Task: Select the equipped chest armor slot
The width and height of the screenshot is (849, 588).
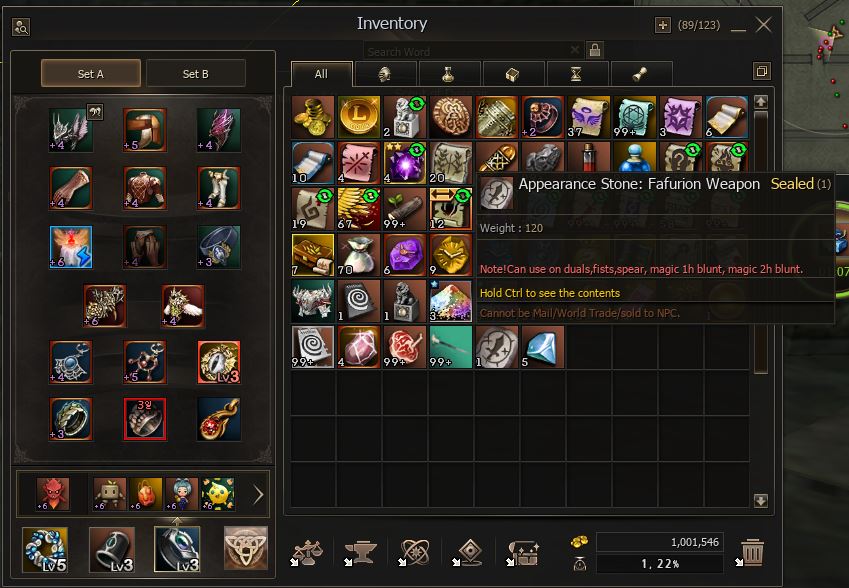Action: click(x=145, y=187)
